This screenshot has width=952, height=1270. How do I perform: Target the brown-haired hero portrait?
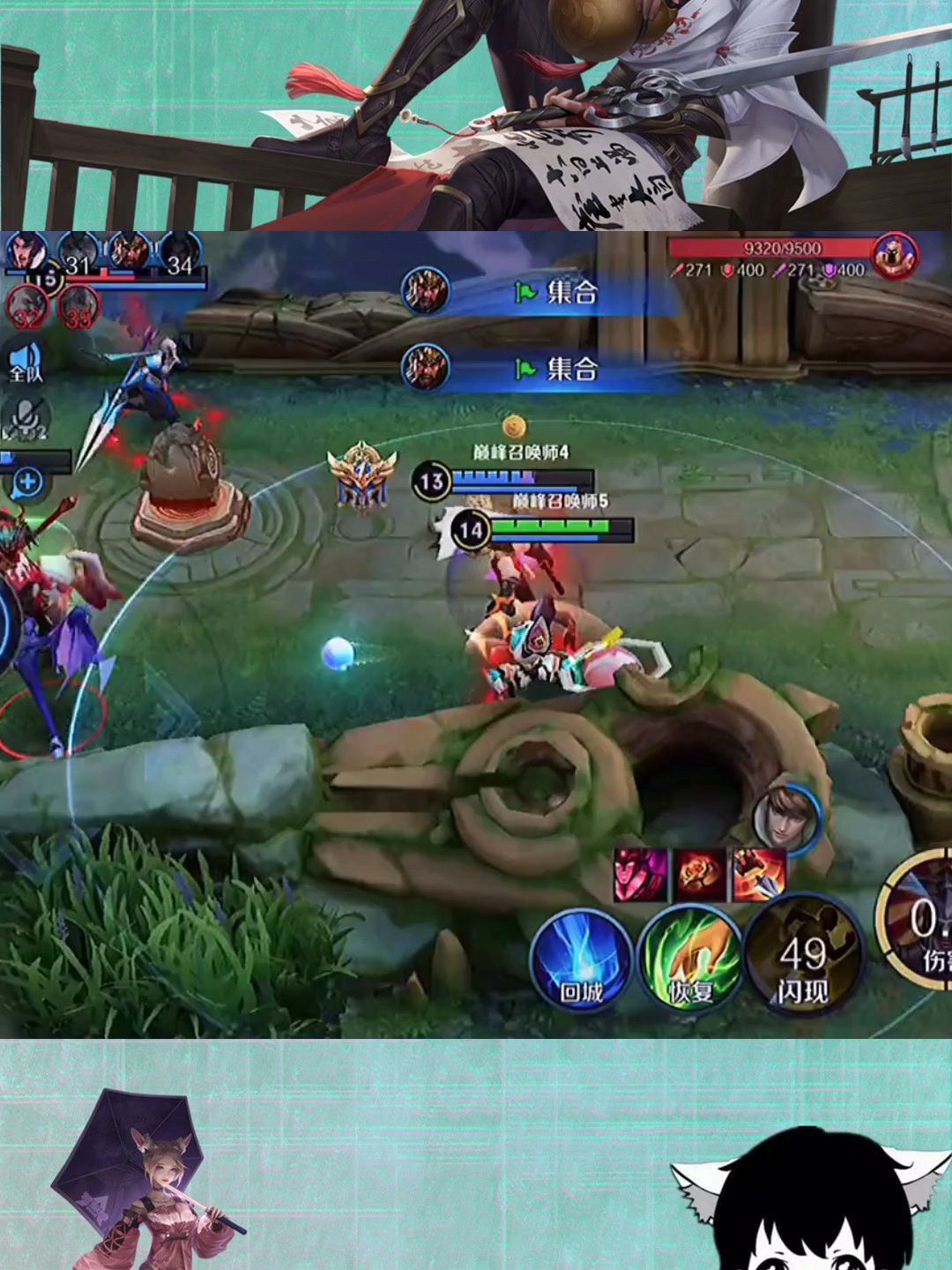click(x=786, y=818)
